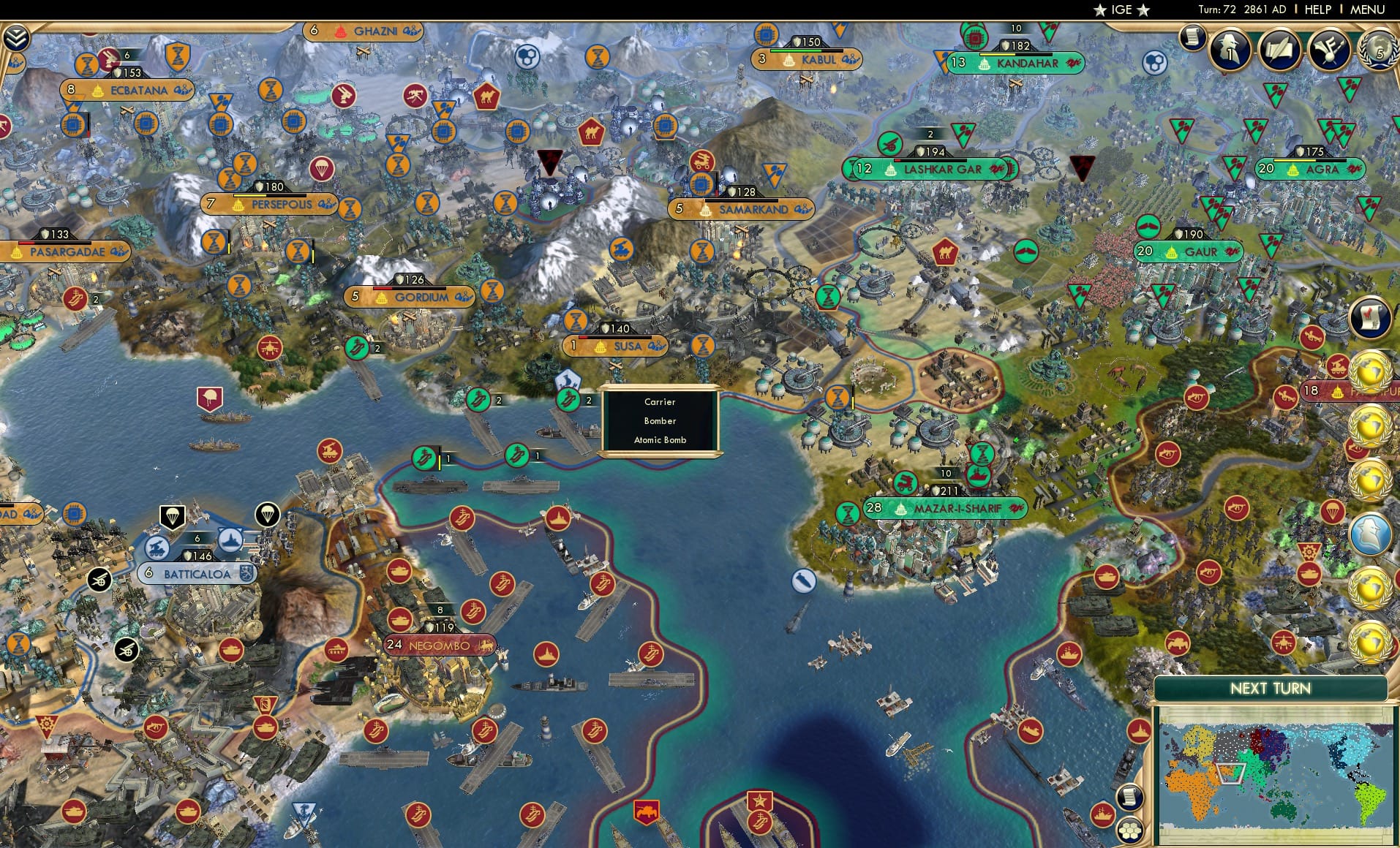The image size is (1400, 848).
Task: Select Carrier option in the popup
Action: click(659, 401)
